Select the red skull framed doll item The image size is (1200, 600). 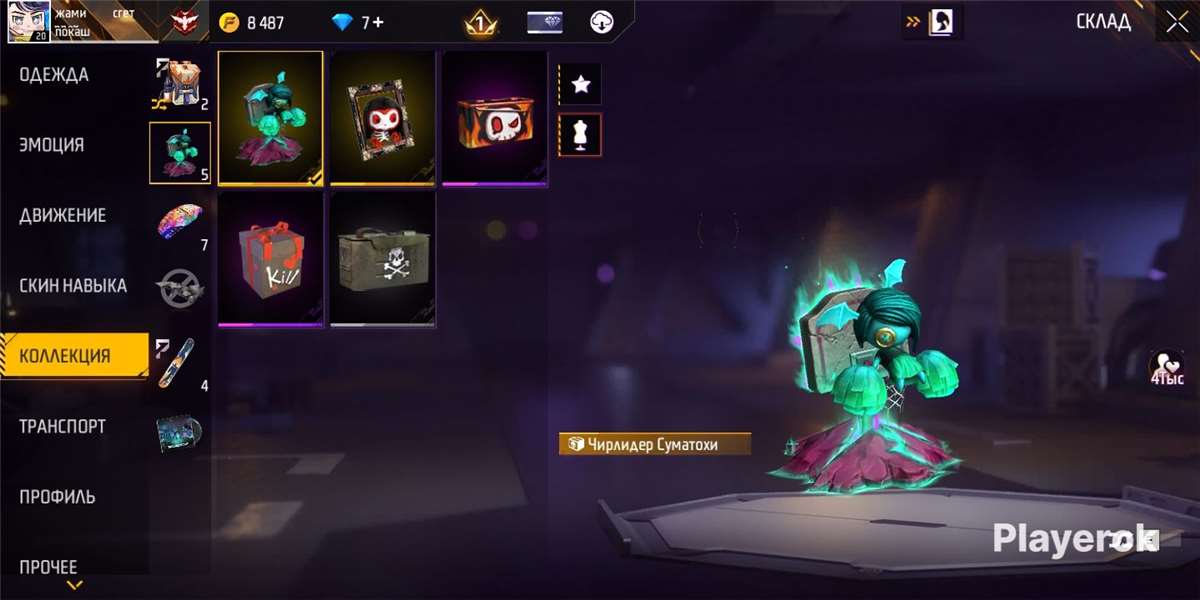[x=383, y=118]
